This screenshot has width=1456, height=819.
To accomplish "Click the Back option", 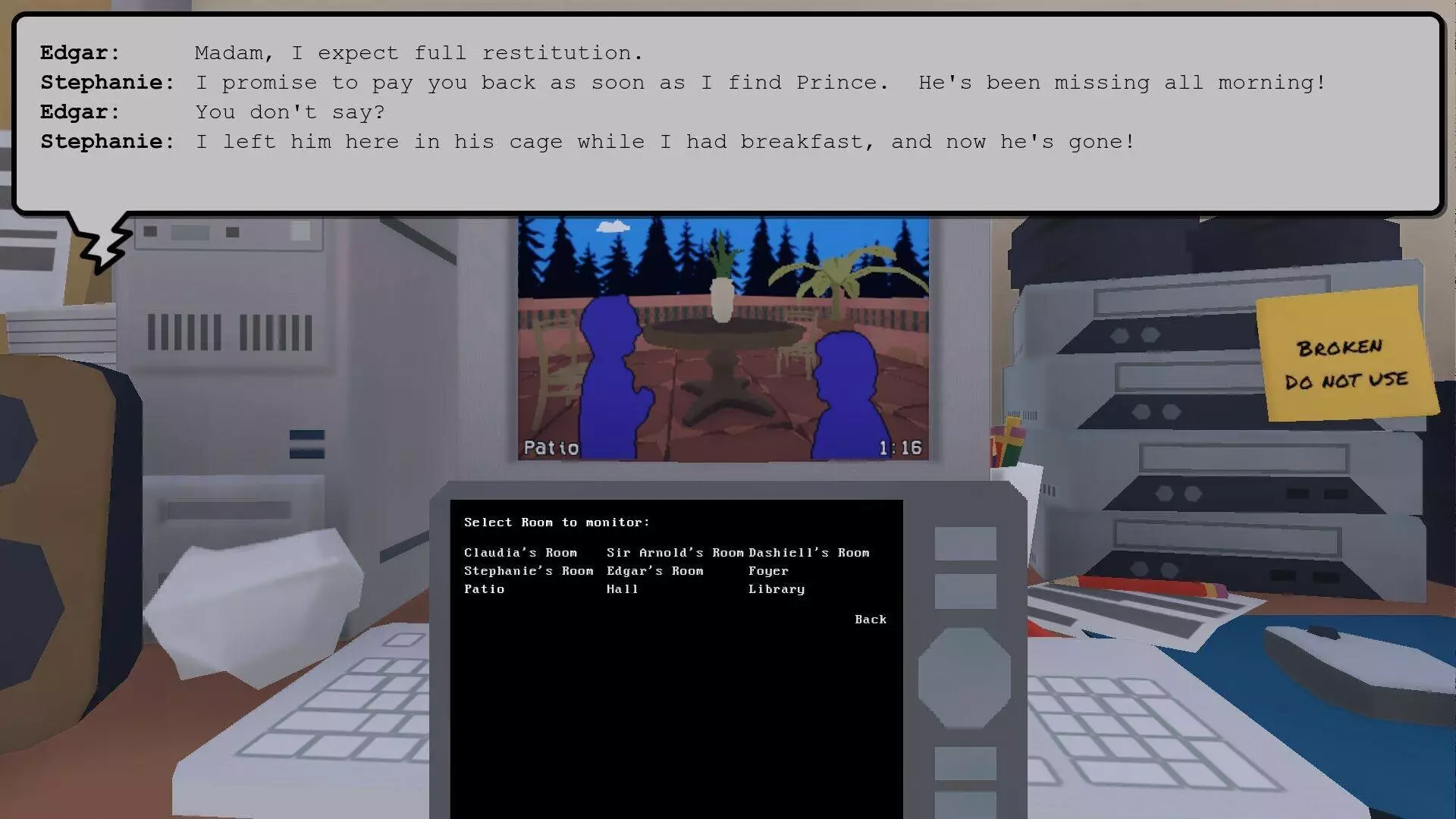I will tap(870, 619).
